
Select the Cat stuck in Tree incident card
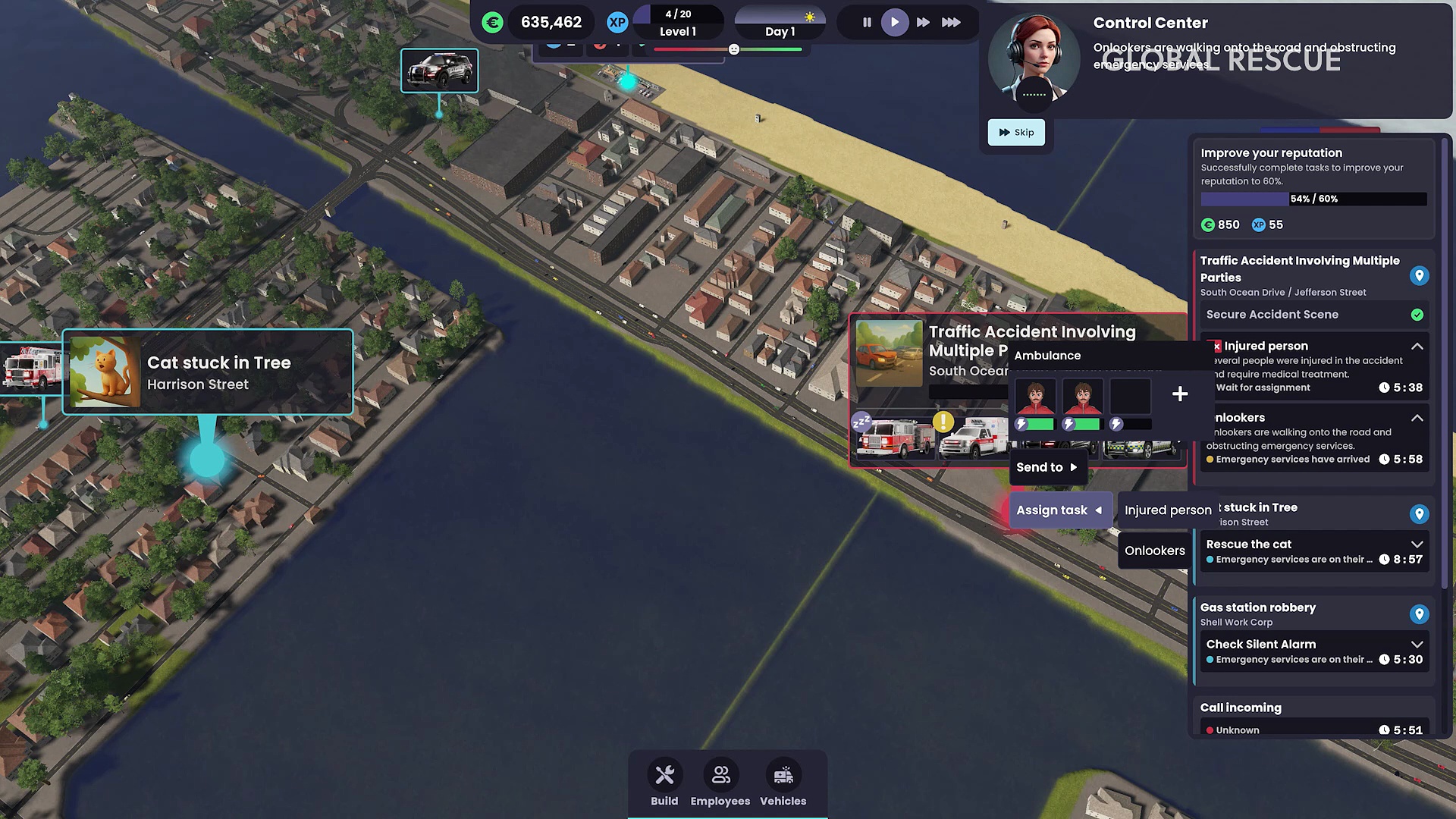(208, 372)
